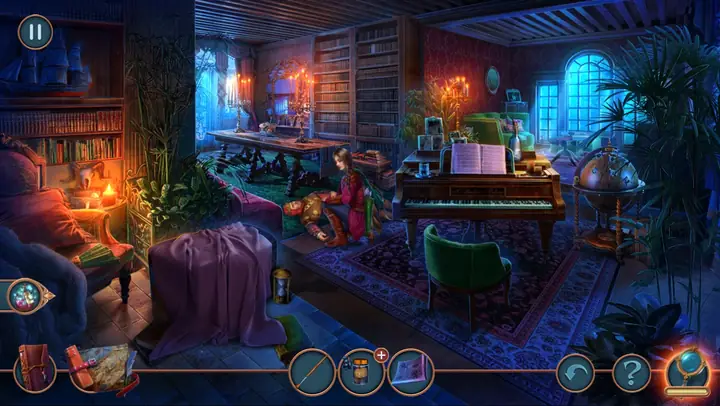Click the plus badge on the jar item

pos(381,354)
